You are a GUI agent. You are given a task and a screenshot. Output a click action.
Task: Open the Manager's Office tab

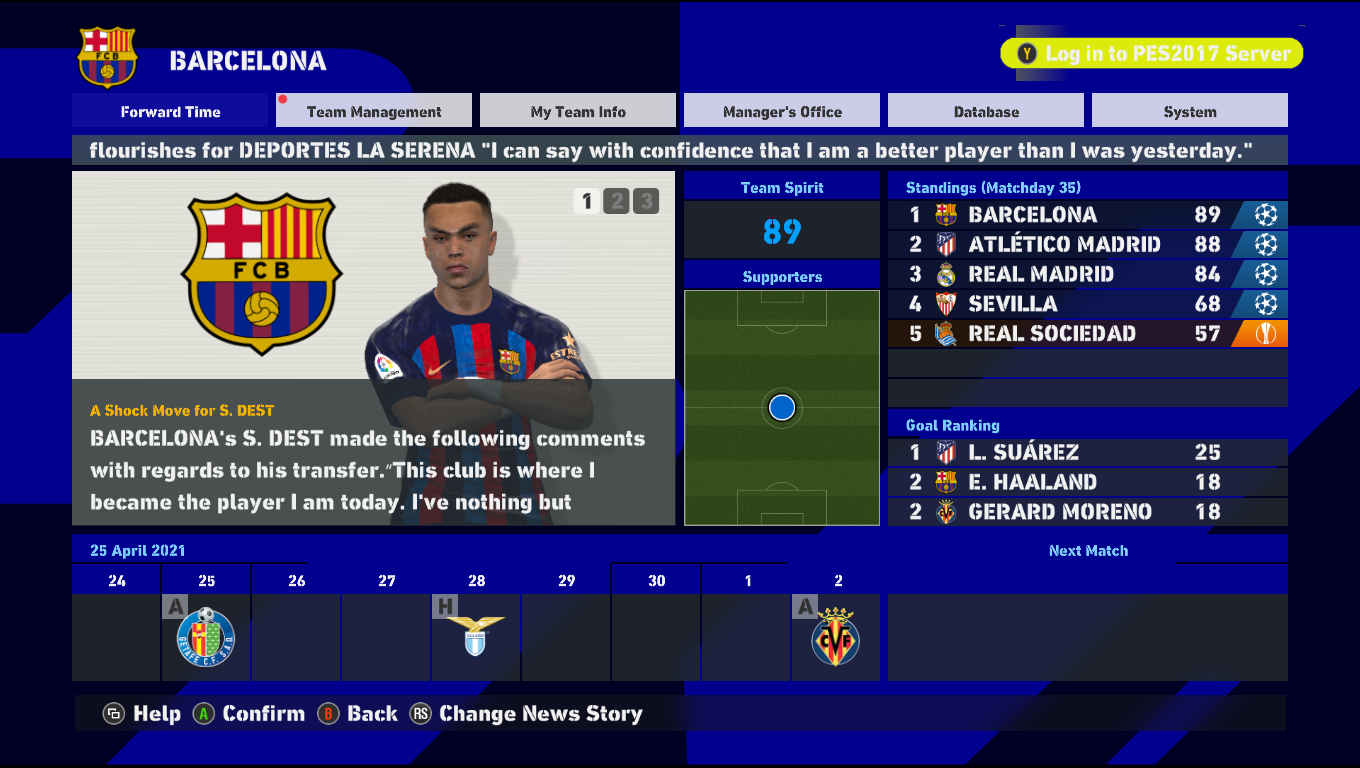click(x=782, y=111)
